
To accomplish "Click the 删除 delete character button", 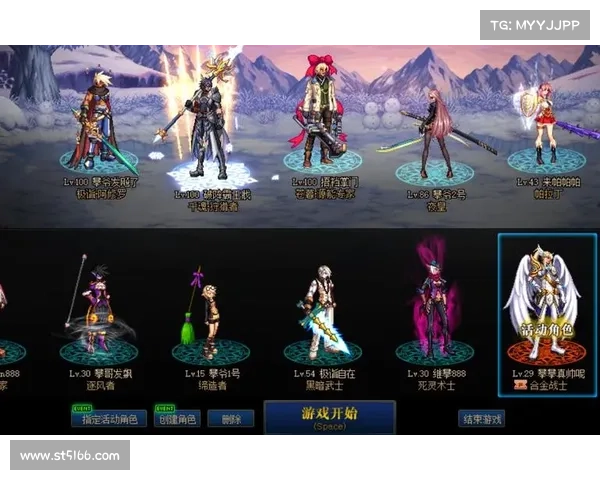I will pos(230,419).
